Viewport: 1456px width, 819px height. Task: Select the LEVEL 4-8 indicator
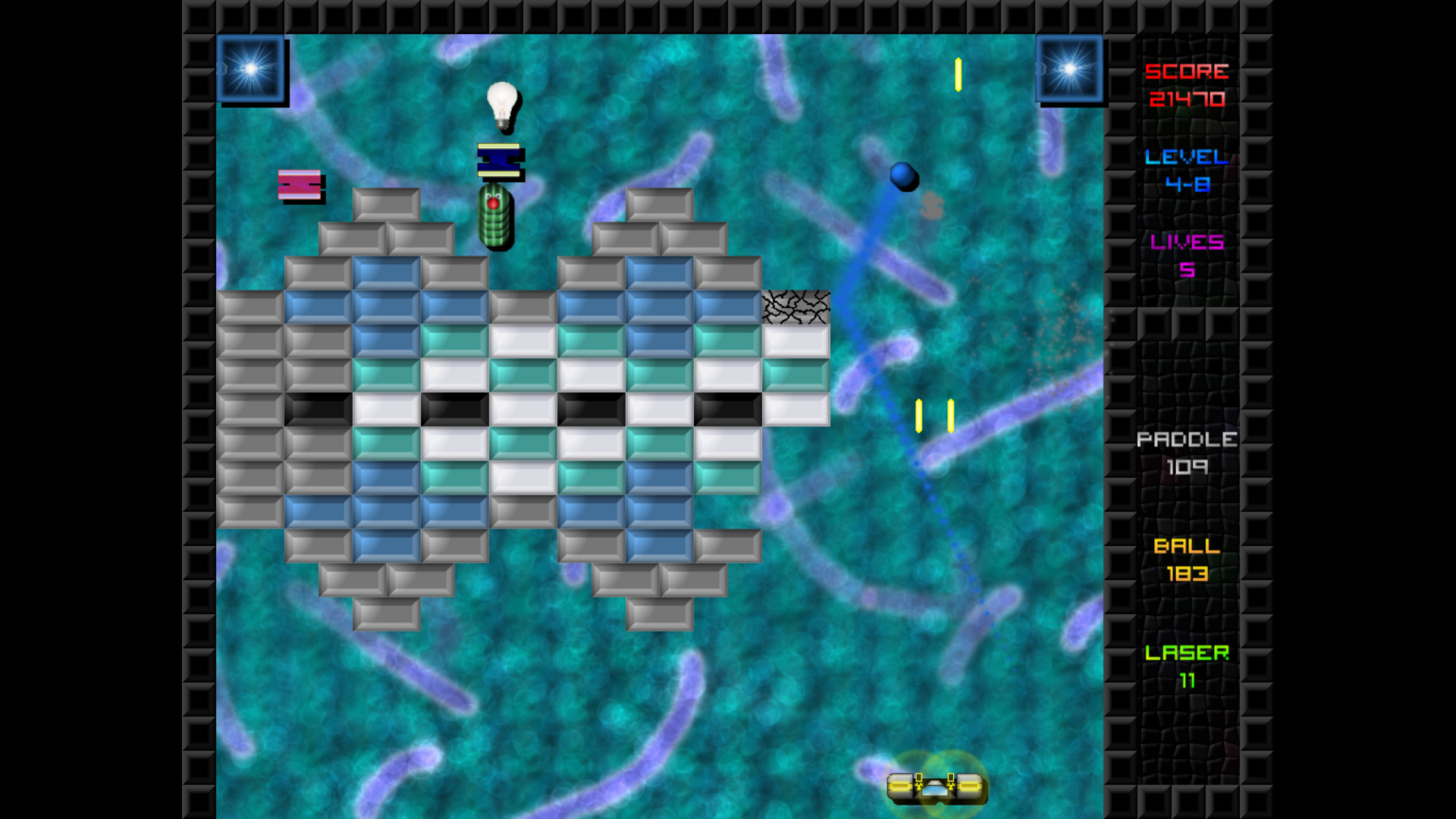(x=1188, y=168)
